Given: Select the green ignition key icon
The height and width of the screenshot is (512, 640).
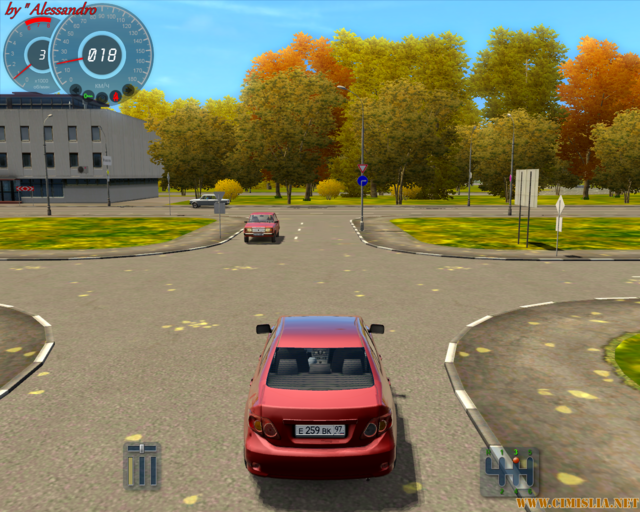Looking at the screenshot, I should [x=88, y=96].
